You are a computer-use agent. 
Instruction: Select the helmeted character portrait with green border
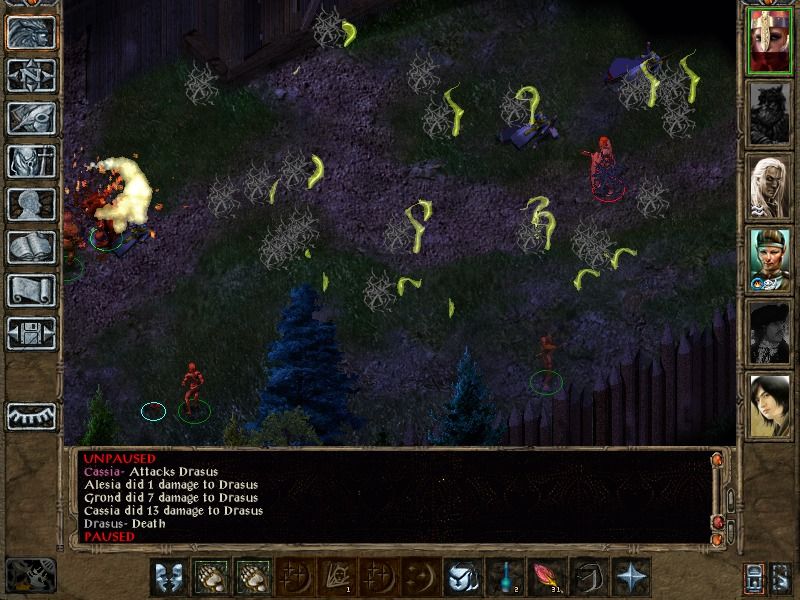point(770,41)
